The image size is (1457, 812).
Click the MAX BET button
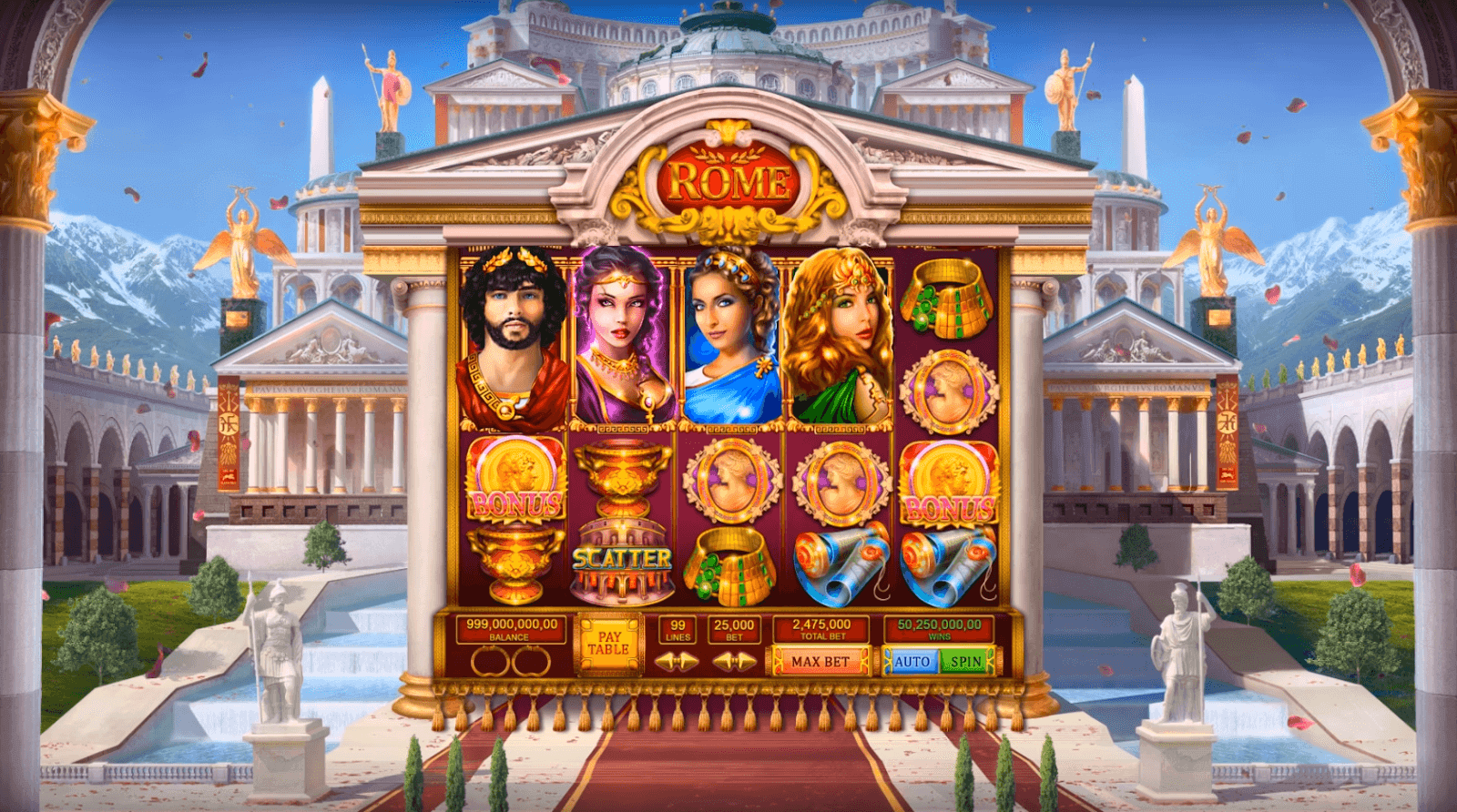[x=818, y=660]
